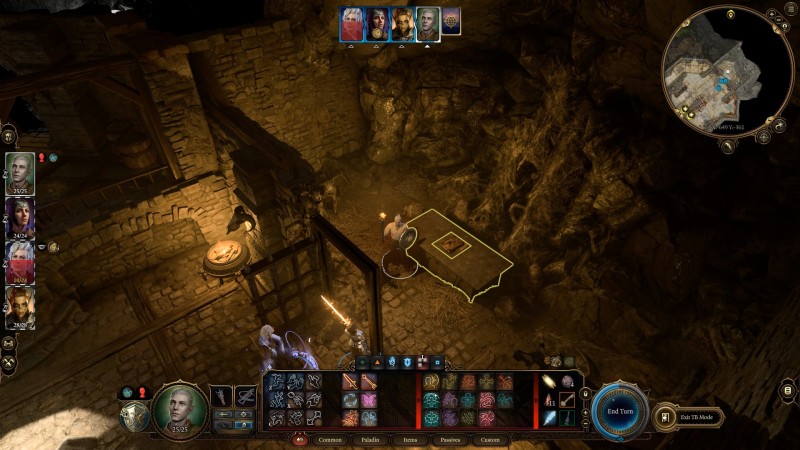The width and height of the screenshot is (800, 450).
Task: Select the last portrait in turn order bar
Action: [x=451, y=22]
